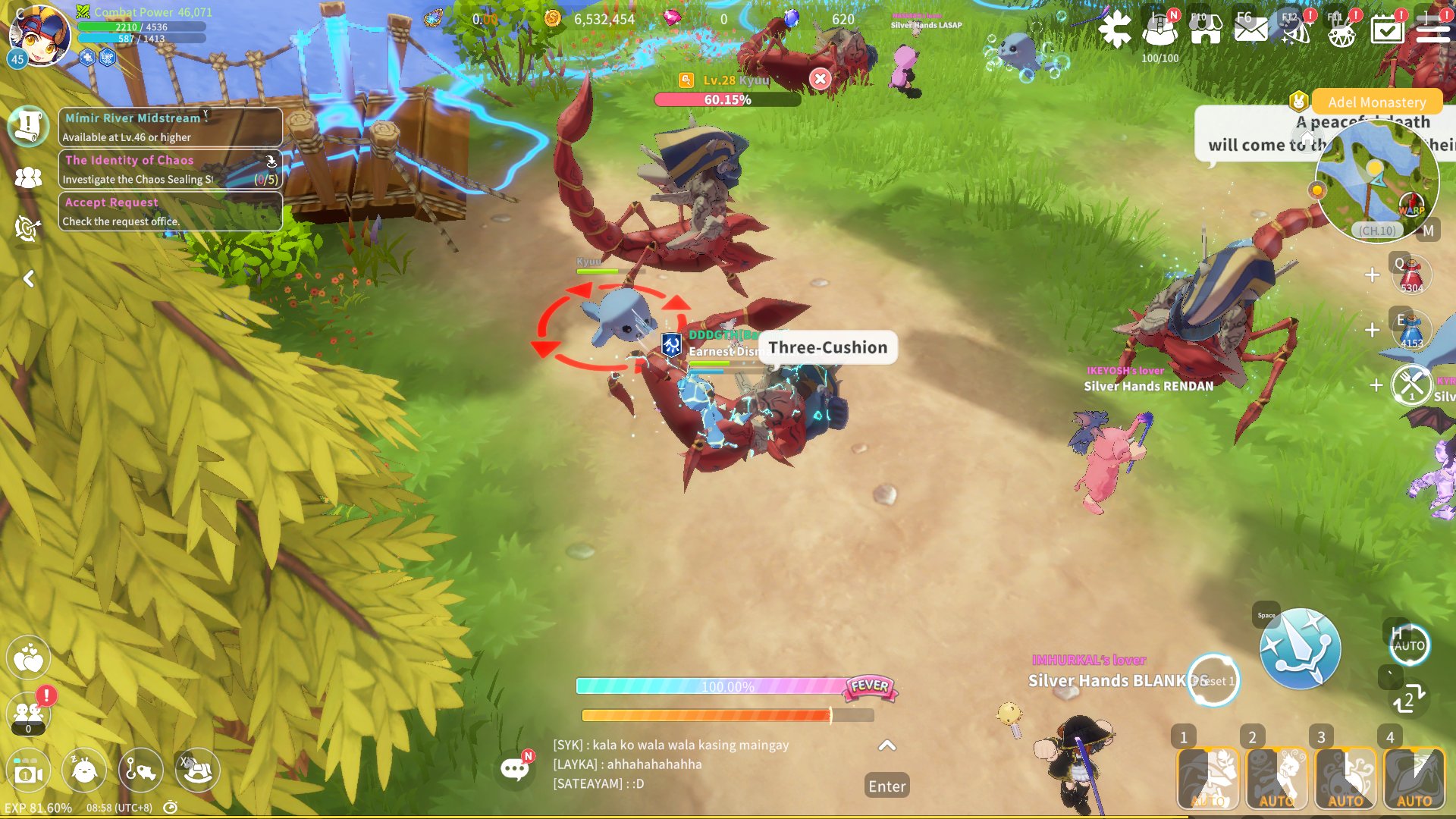
Task: Use the red potion quick slot
Action: pyautogui.click(x=1411, y=275)
